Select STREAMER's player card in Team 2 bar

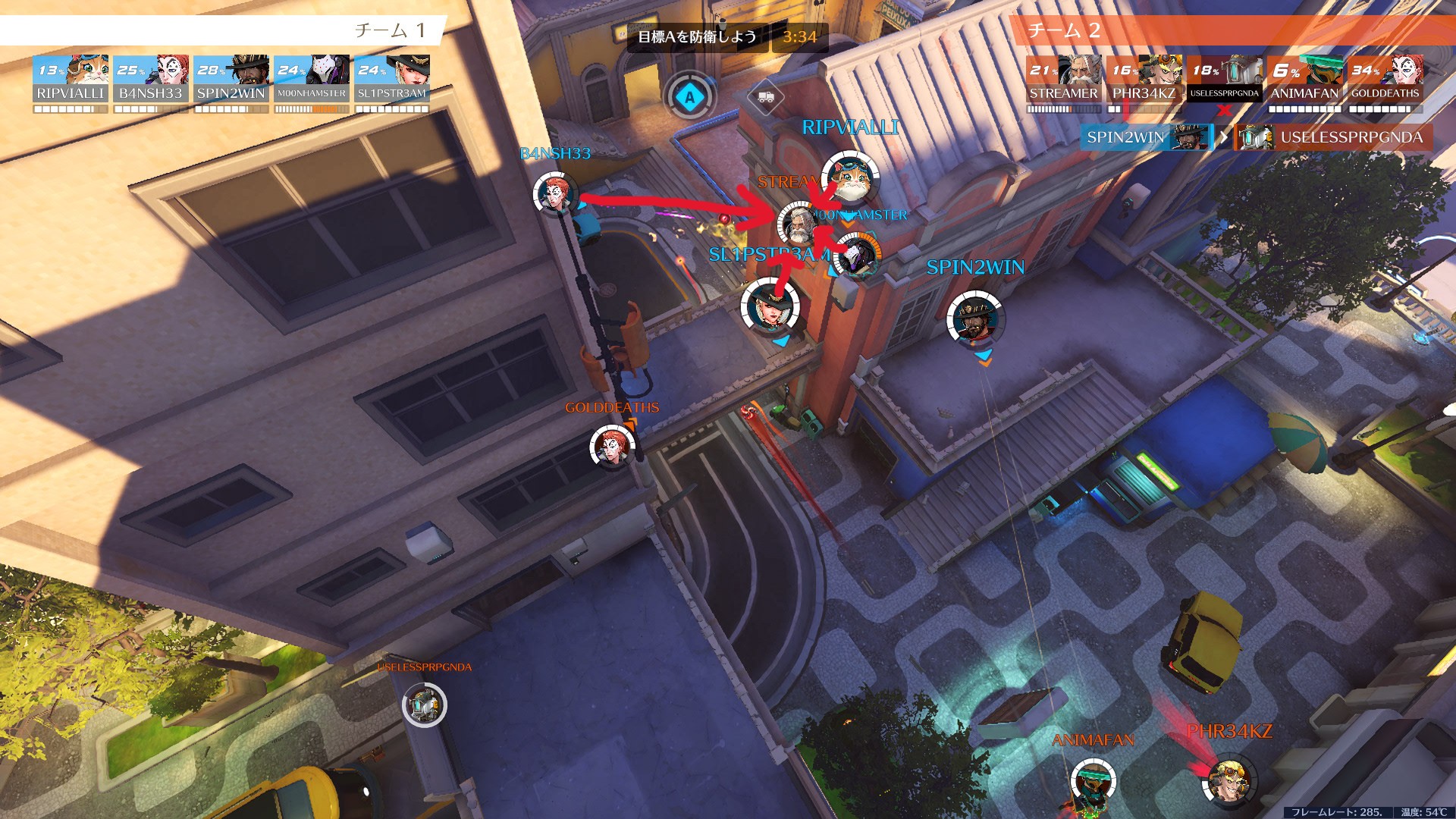point(1063,79)
